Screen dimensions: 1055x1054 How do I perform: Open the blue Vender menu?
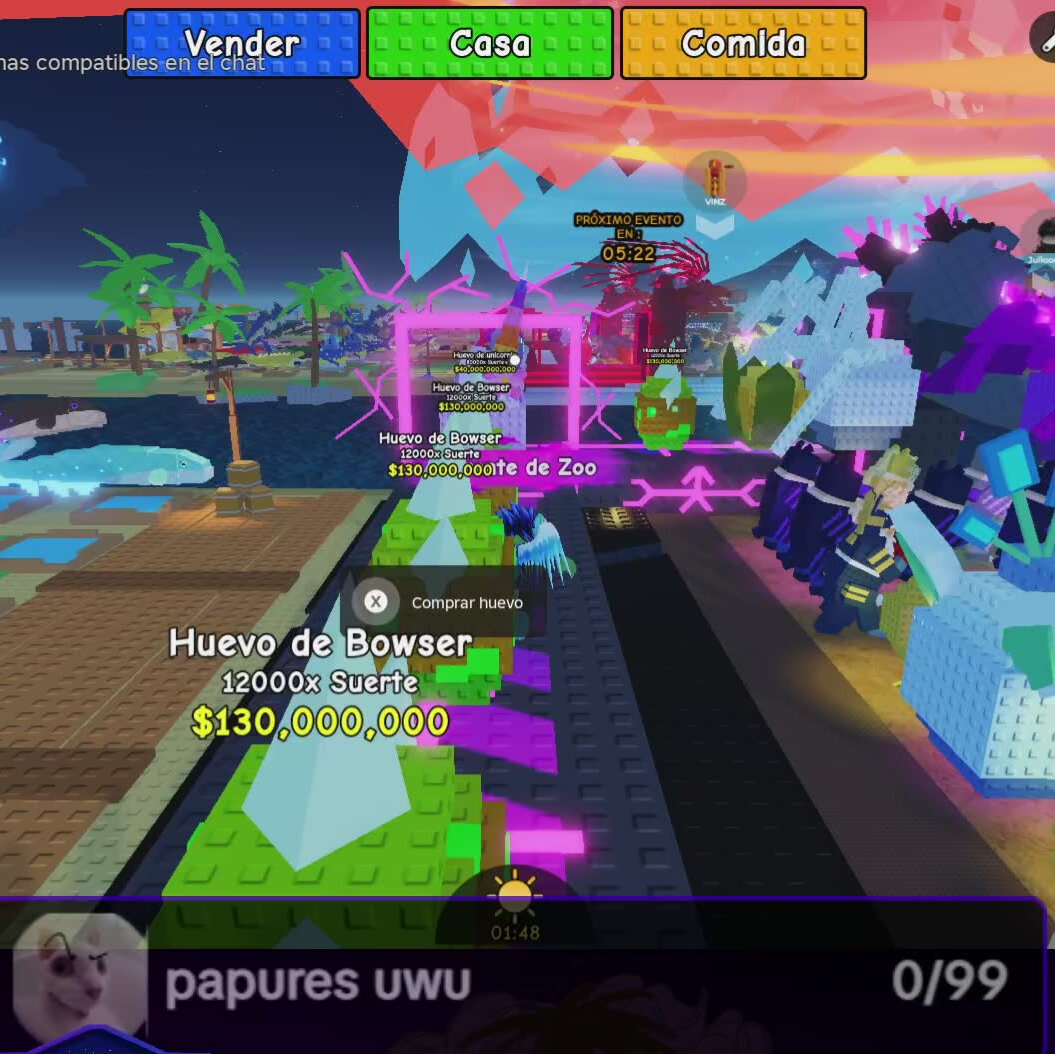pyautogui.click(x=241, y=44)
